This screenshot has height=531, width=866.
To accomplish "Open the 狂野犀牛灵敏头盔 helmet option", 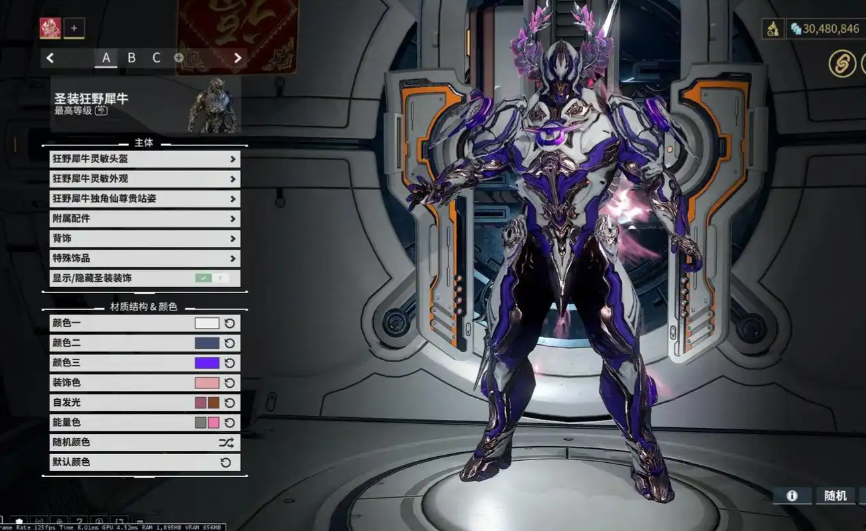I will 145,159.
